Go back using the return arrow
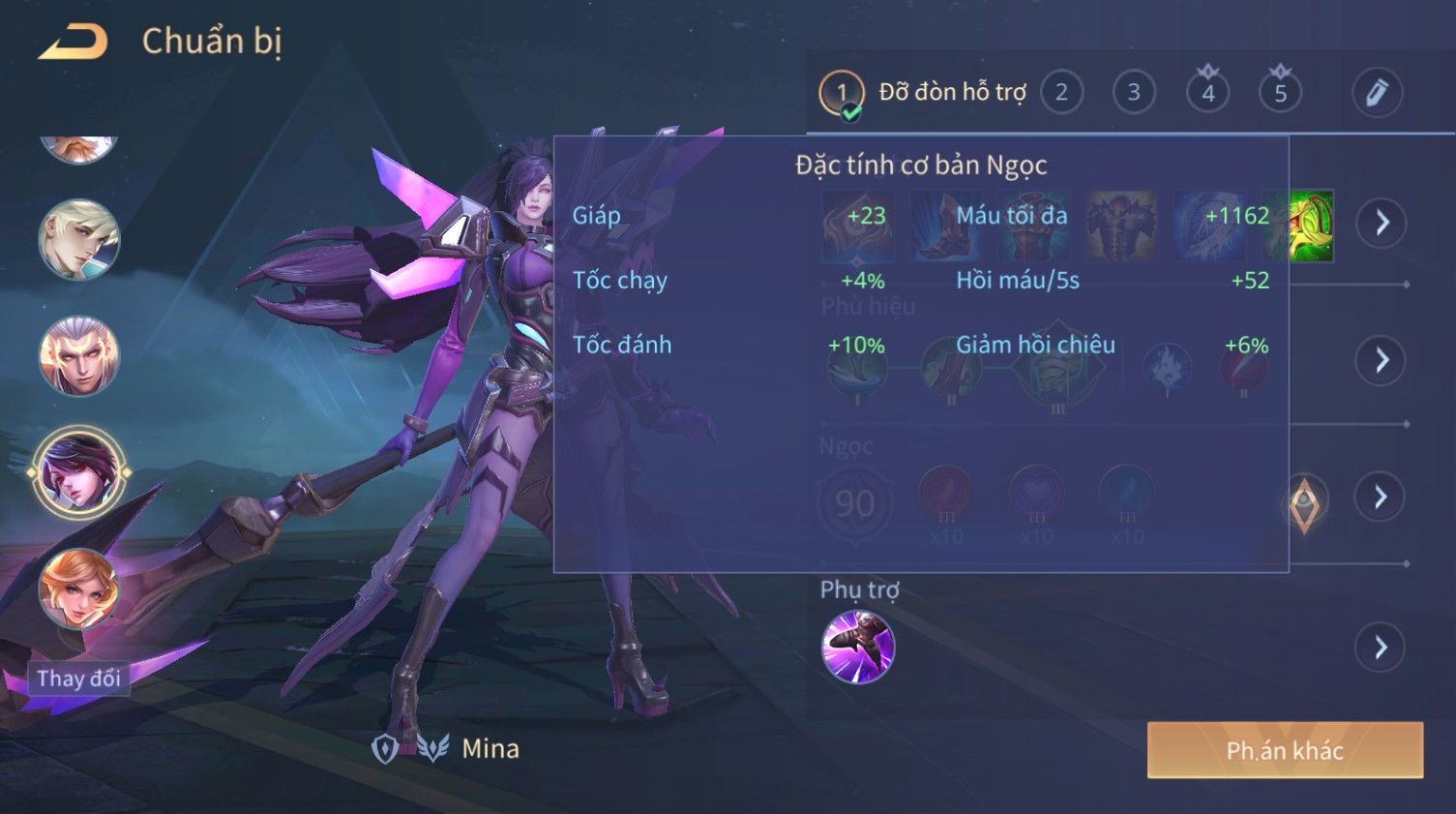The width and height of the screenshot is (1456, 814). [x=74, y=43]
